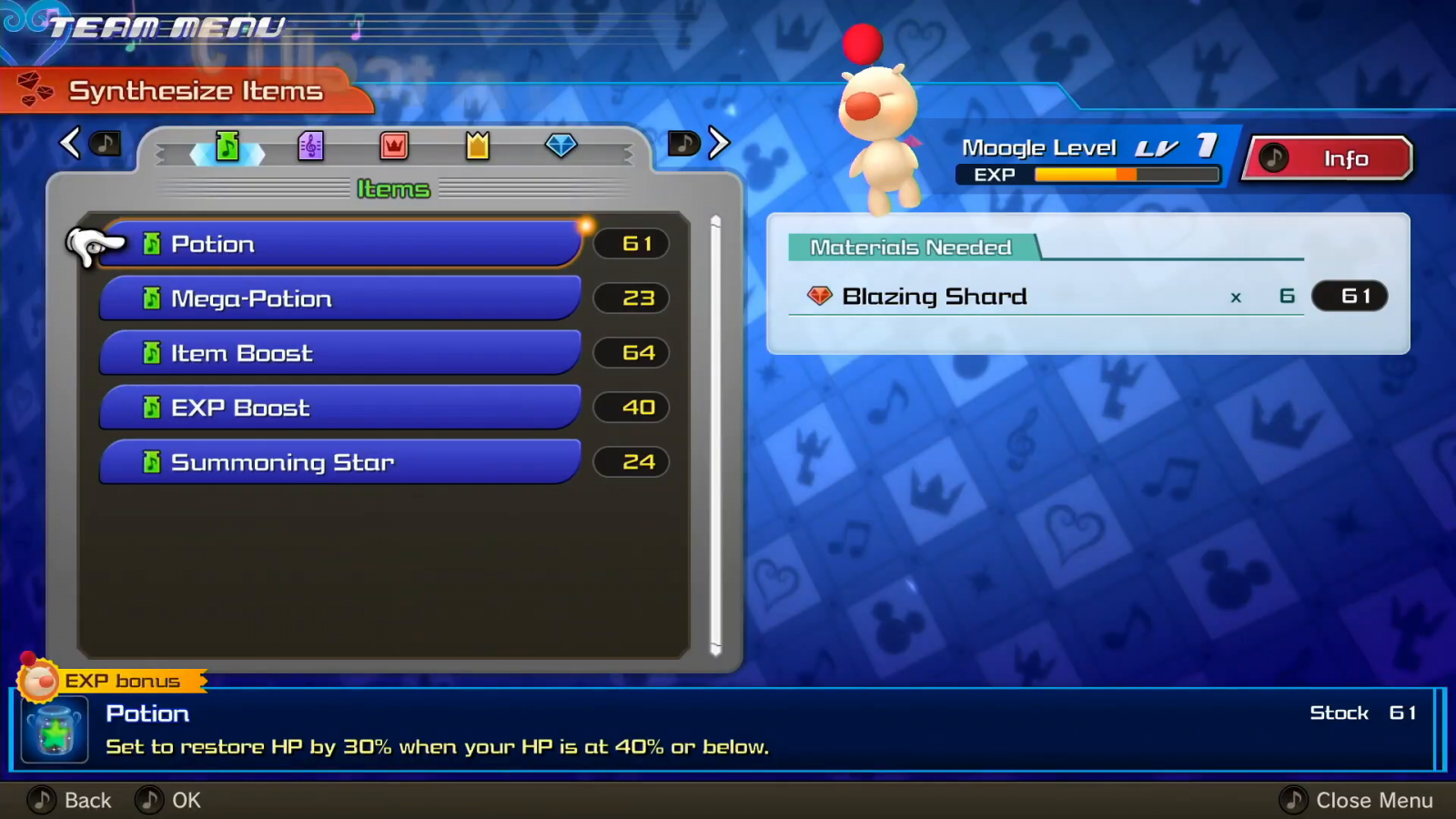Select the Blazing Shard material row
The image size is (1456, 819).
pos(1046,297)
